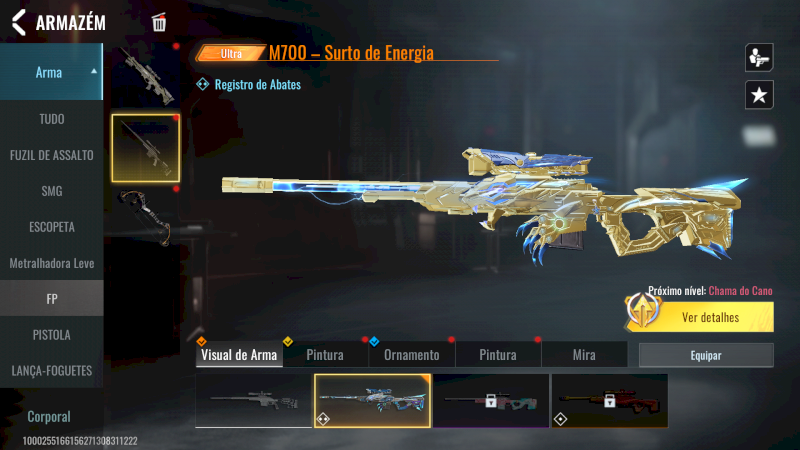Screen dimensions: 800x450
Task: Equip the weapon with Equipar
Action: pos(706,355)
